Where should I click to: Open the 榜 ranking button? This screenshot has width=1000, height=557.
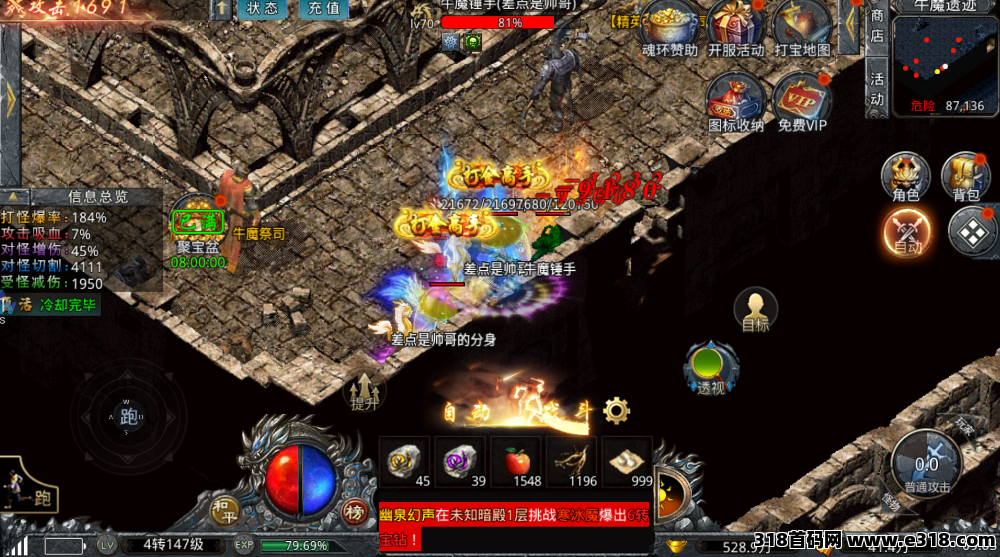[x=355, y=510]
